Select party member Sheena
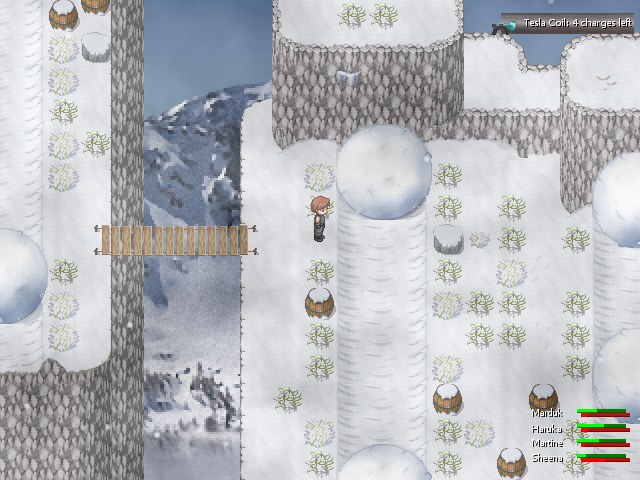 click(547, 458)
